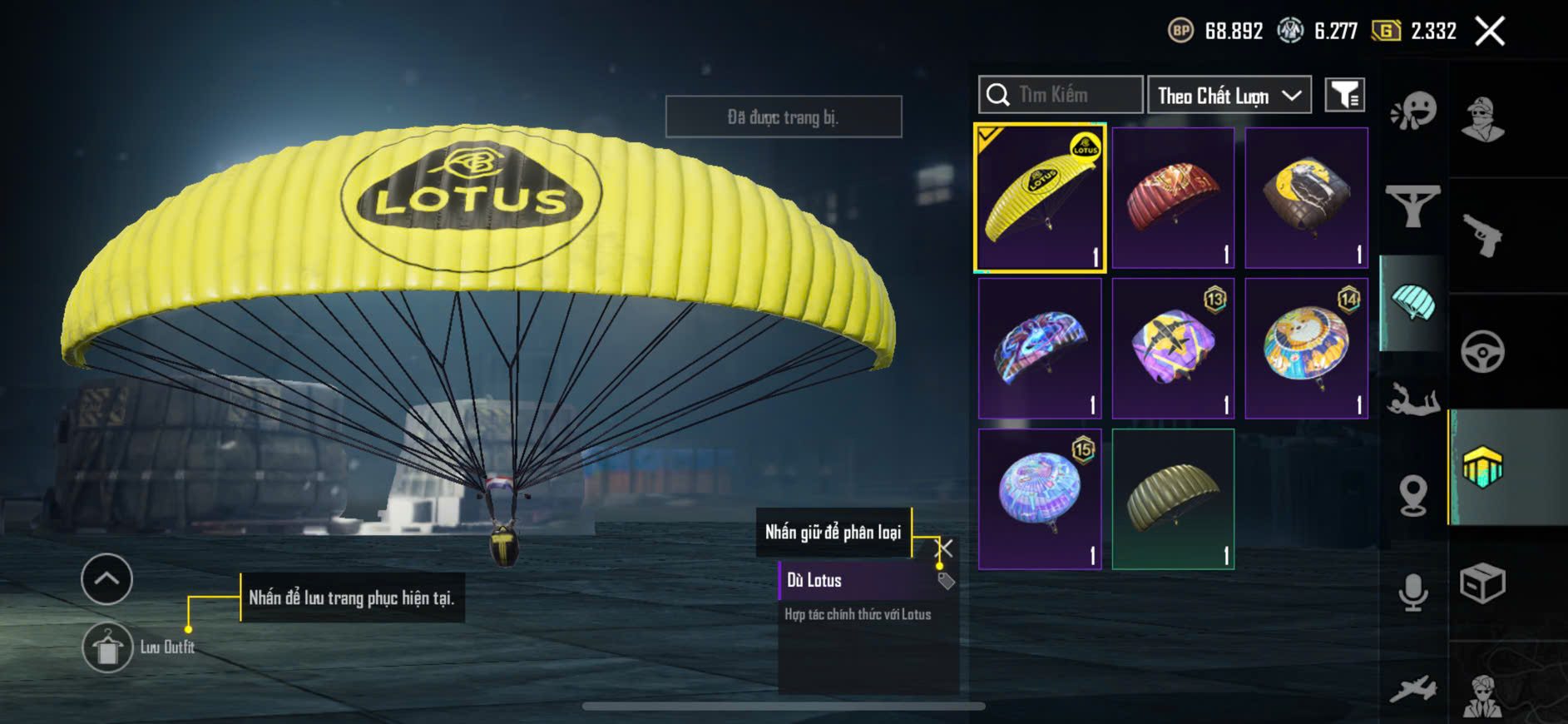Click the Tìm Kiếm search field
The height and width of the screenshot is (724, 1568).
[1061, 95]
